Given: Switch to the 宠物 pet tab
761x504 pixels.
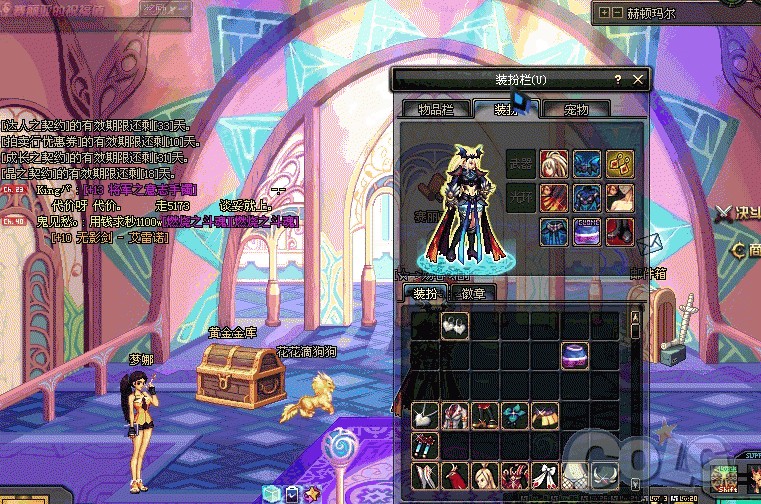Looking at the screenshot, I should [x=576, y=109].
